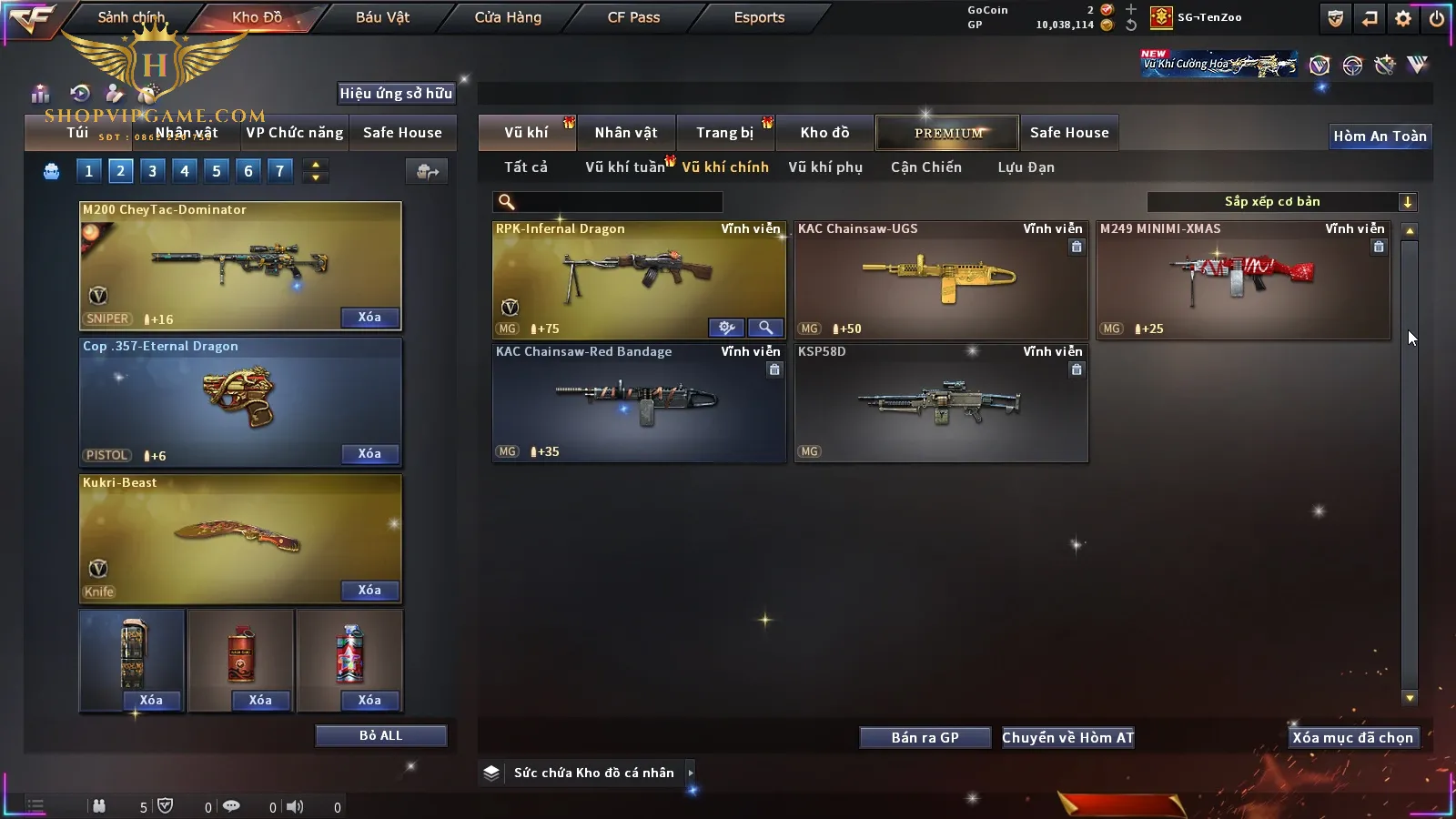Remove the M200 CheyTac-Dominator with Xóa
The image size is (1456, 819).
369,318
